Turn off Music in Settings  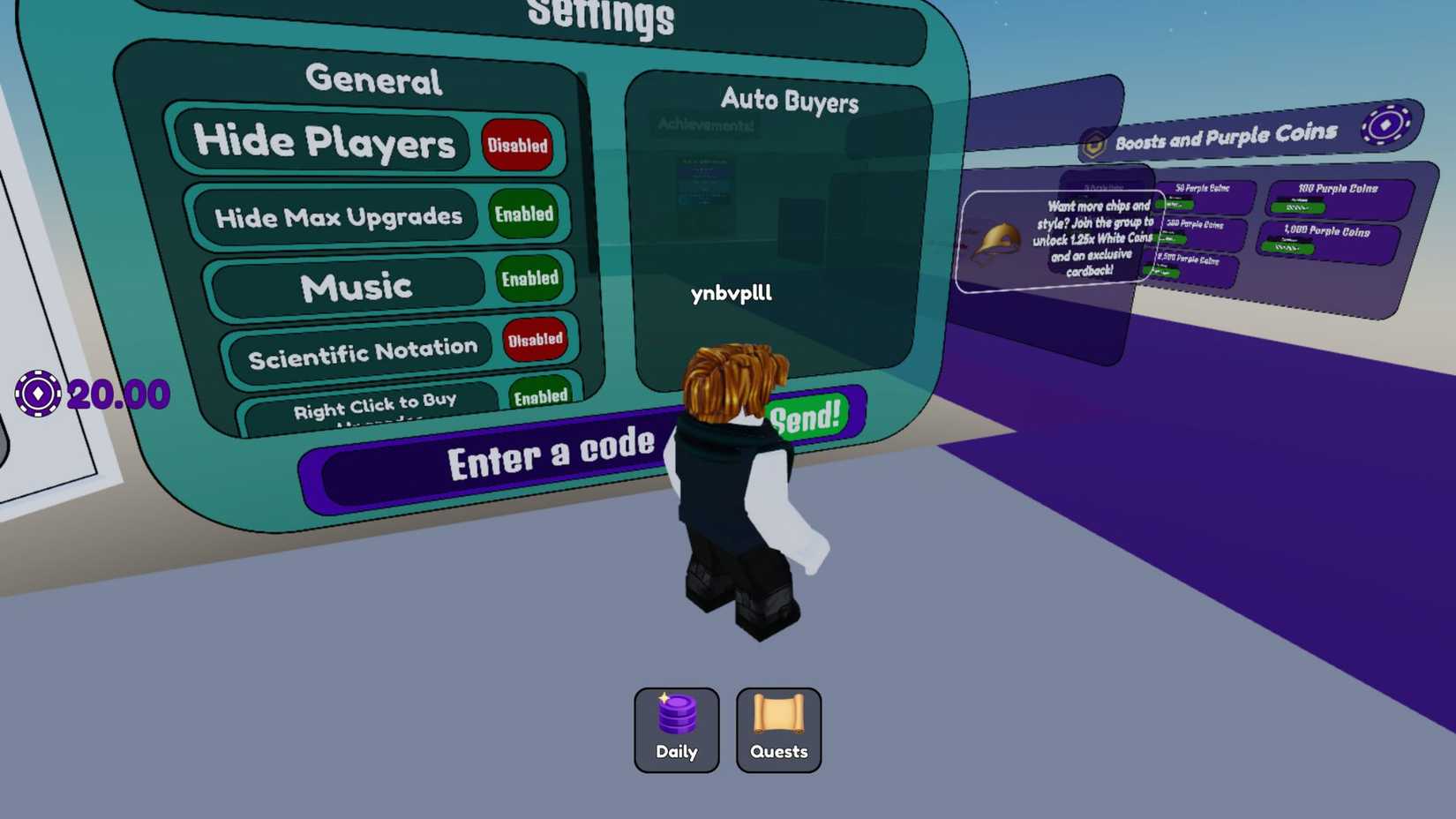tap(530, 278)
